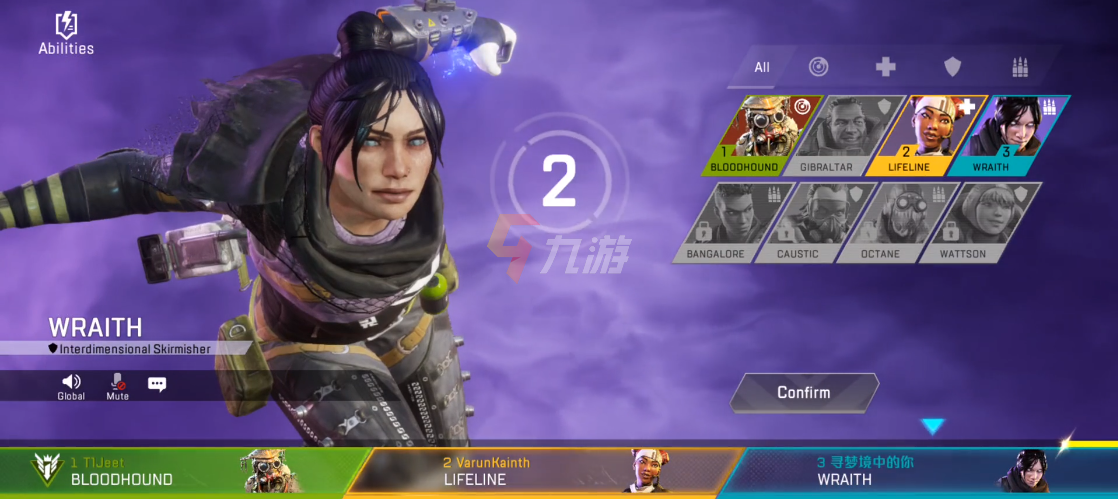Open the Abilities panel
The height and width of the screenshot is (499, 1118).
tap(66, 32)
